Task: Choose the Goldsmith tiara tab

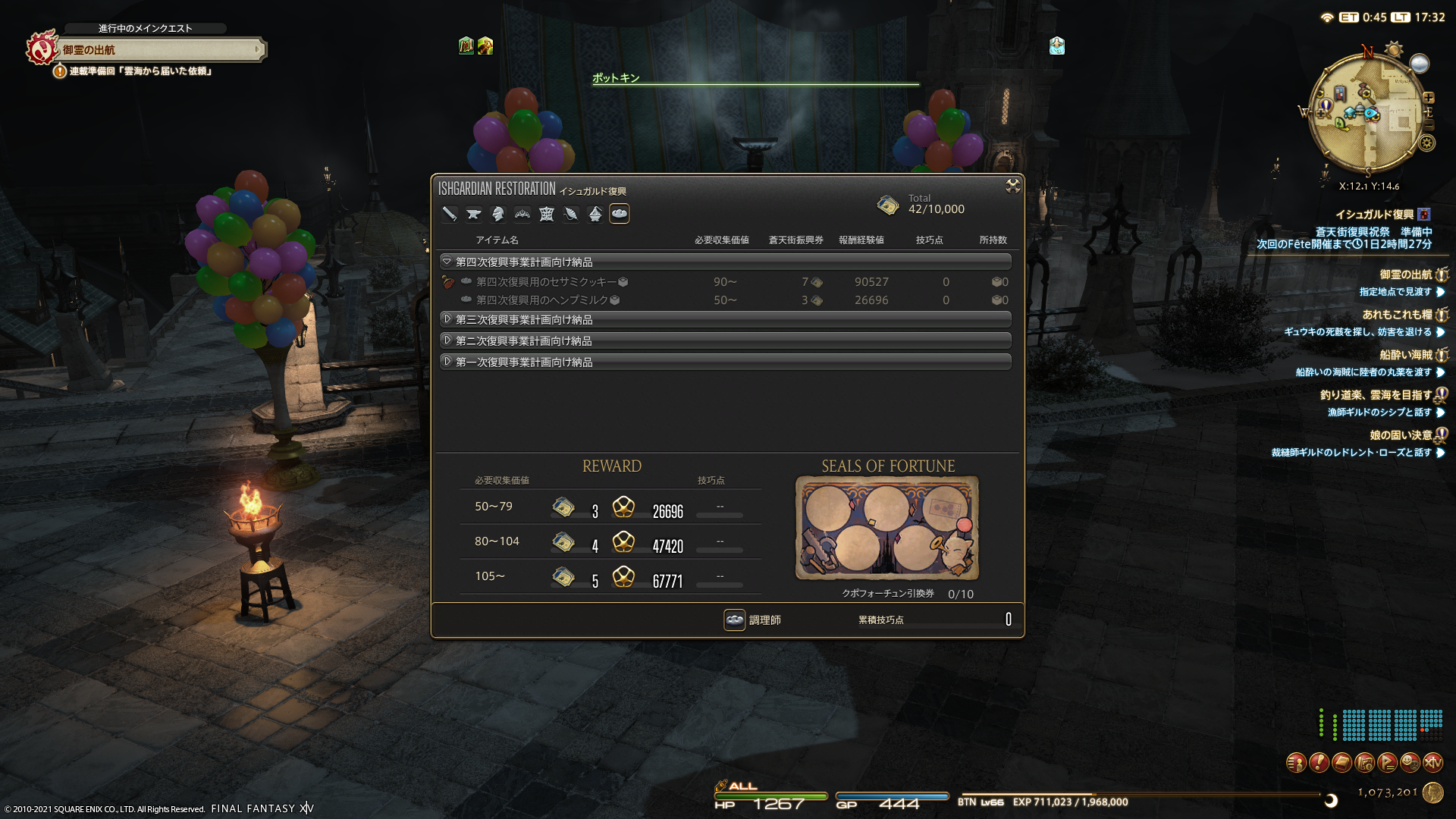Action: point(522,214)
